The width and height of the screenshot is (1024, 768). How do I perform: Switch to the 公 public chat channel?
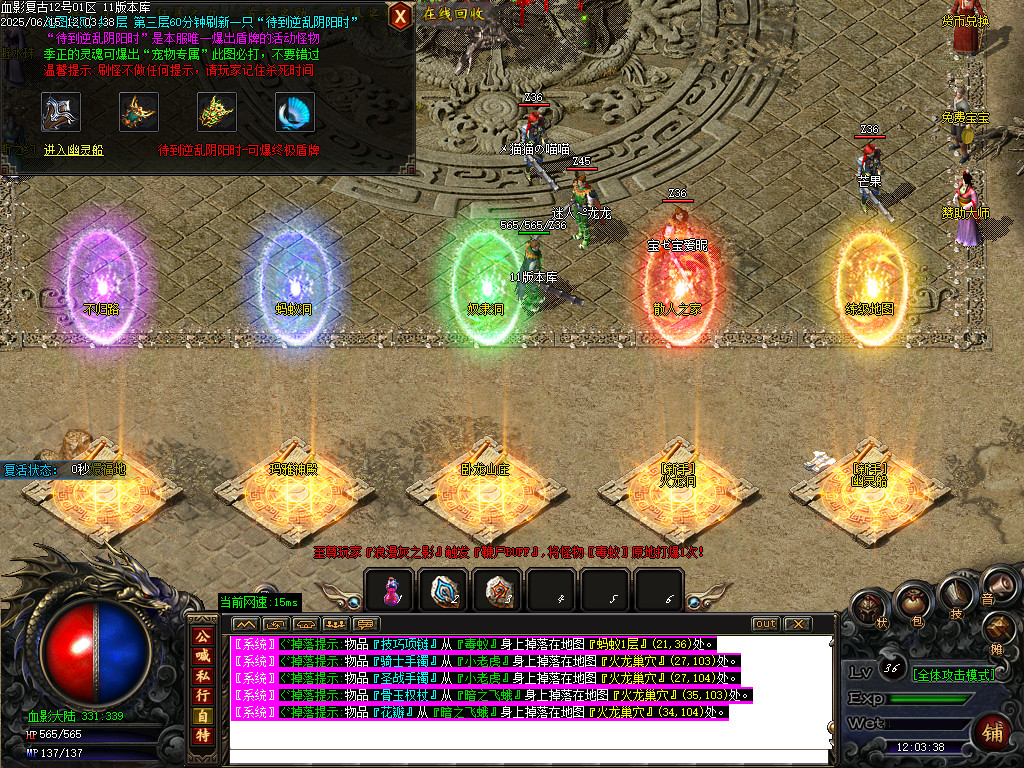[x=202, y=636]
